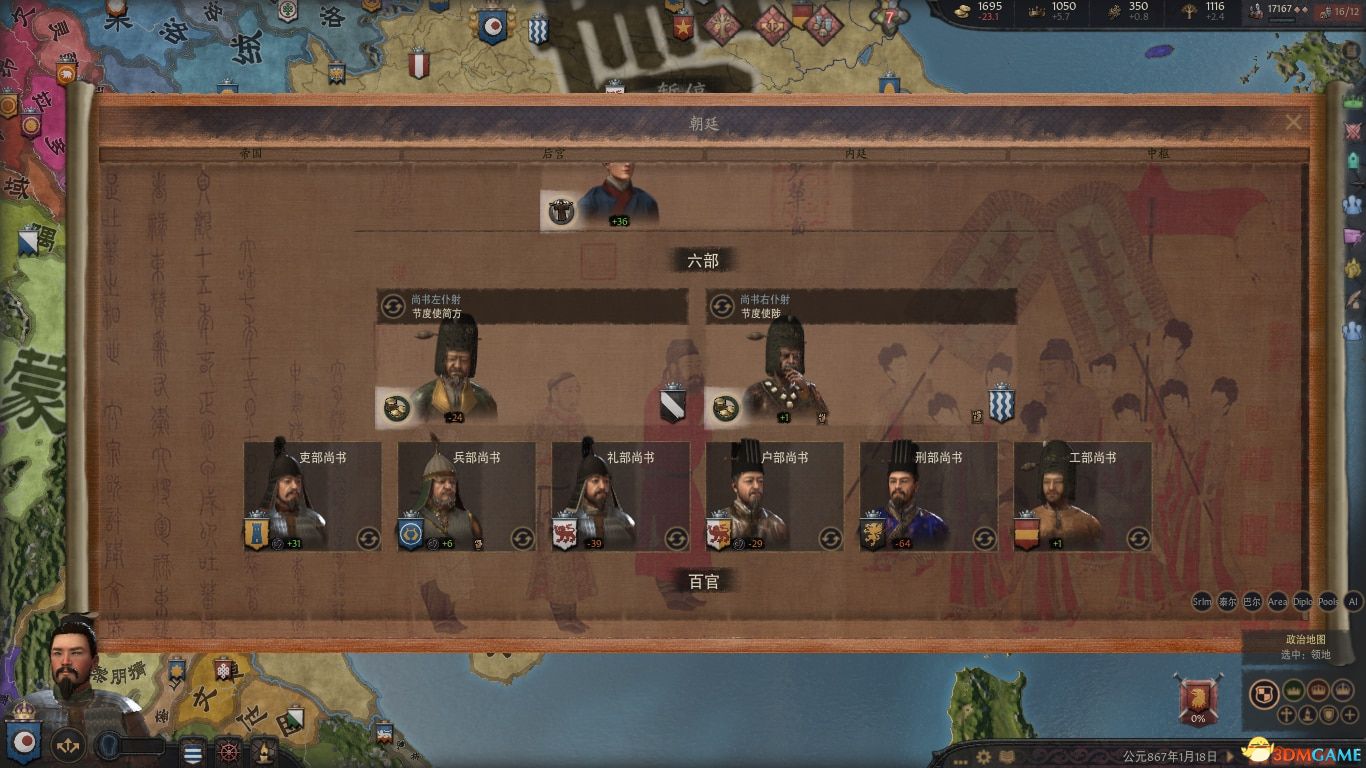This screenshot has height=768, width=1366.
Task: Close the 朝廷 court window
Action: pos(1294,122)
